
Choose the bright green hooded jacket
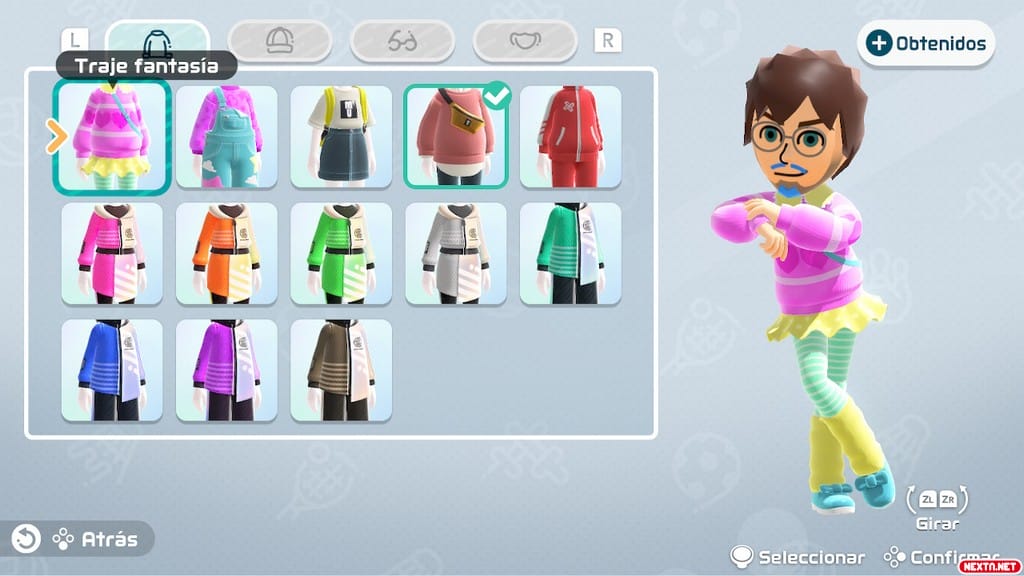pos(341,254)
